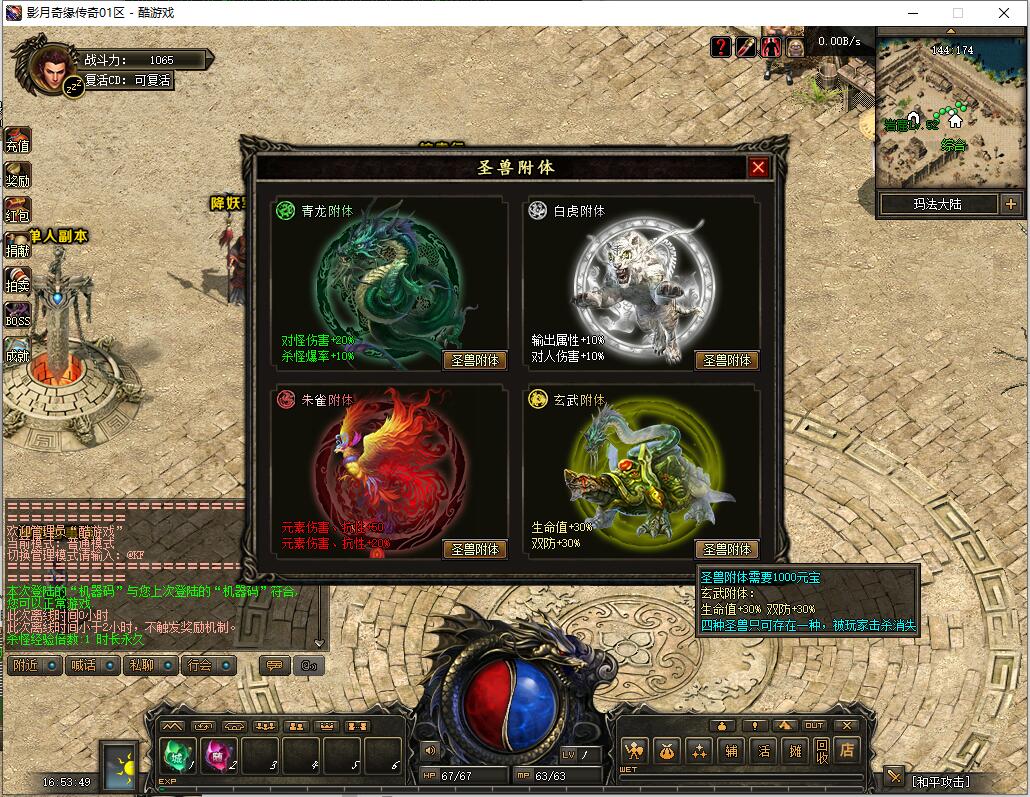This screenshot has height=797, width=1030.
Task: Open the 充值 recharge menu
Action: point(17,141)
